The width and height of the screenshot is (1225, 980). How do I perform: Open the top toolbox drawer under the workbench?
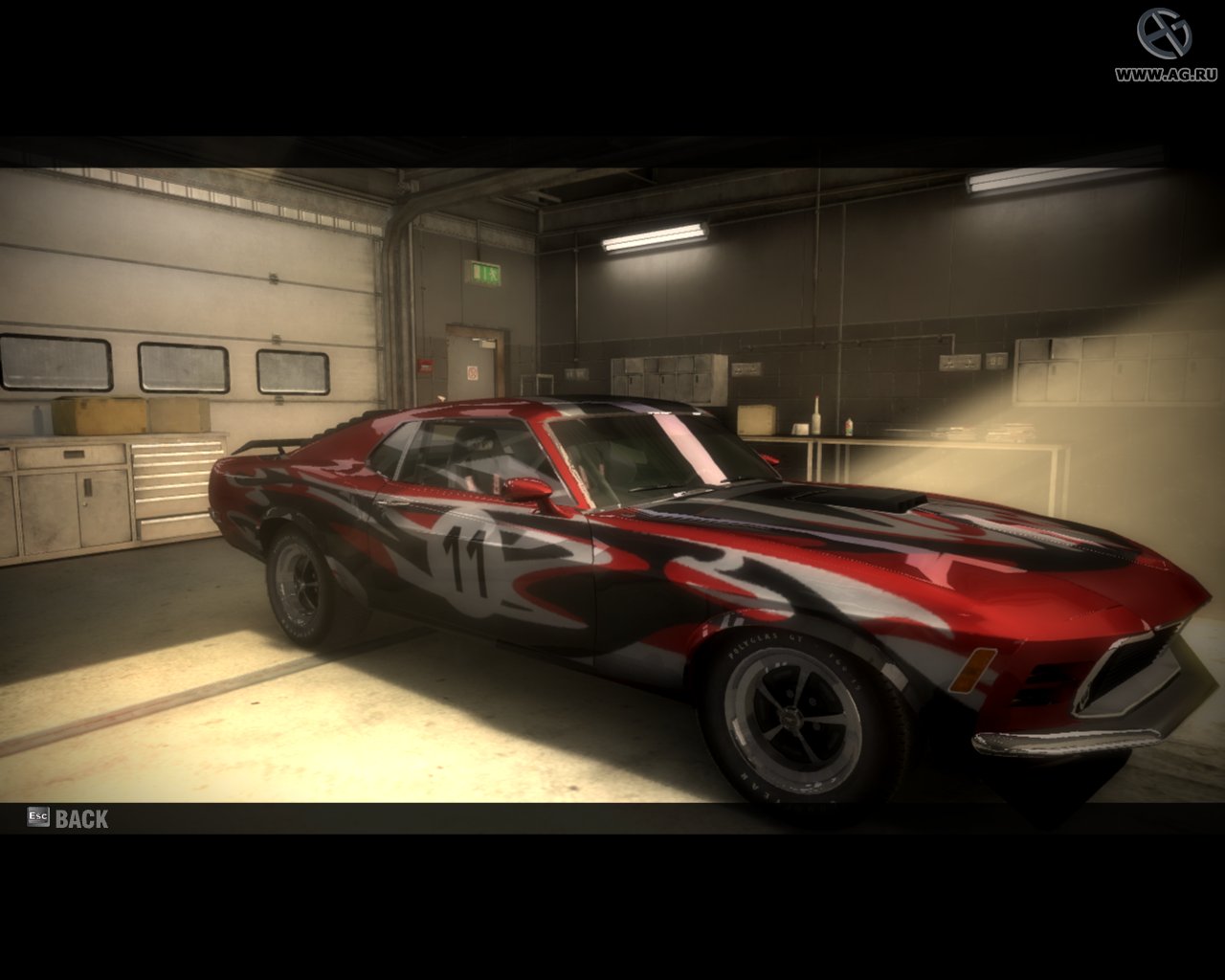[x=177, y=450]
